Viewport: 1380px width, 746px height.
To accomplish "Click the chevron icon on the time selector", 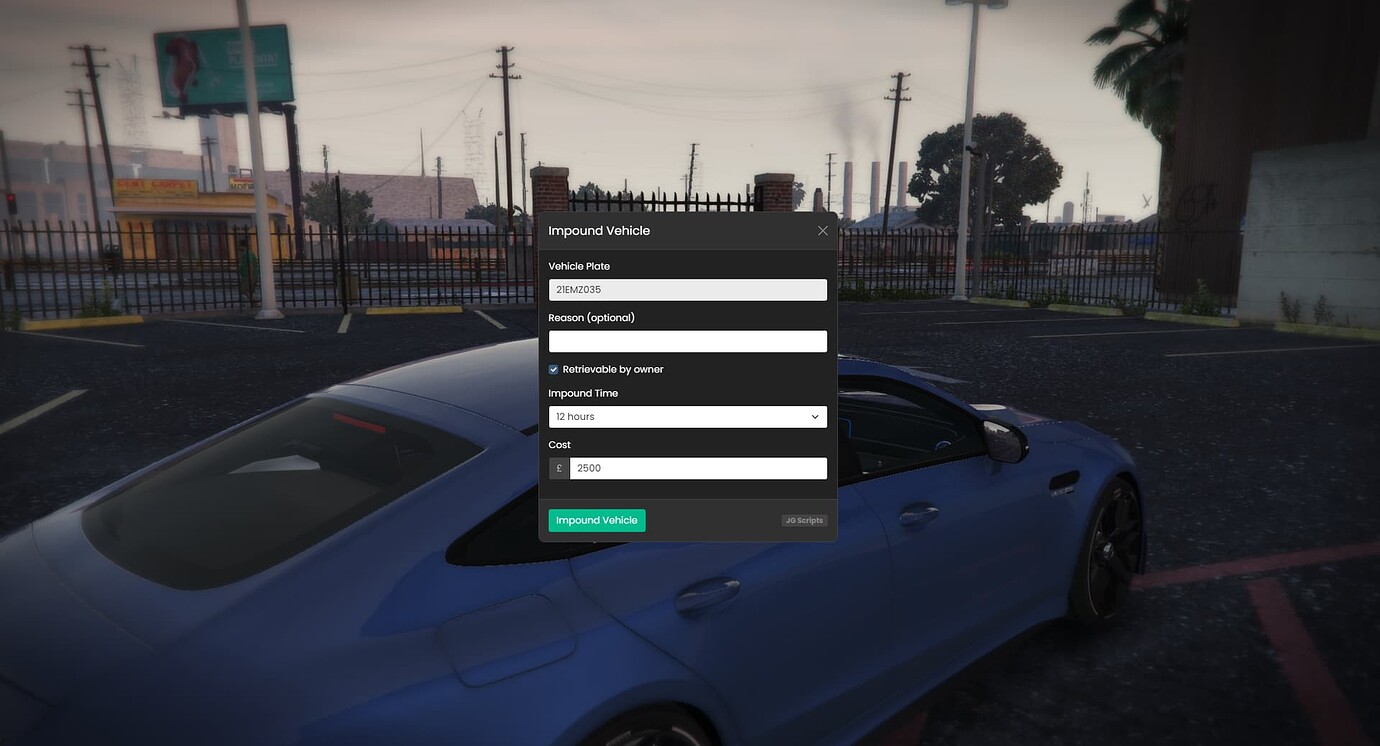I will 815,416.
